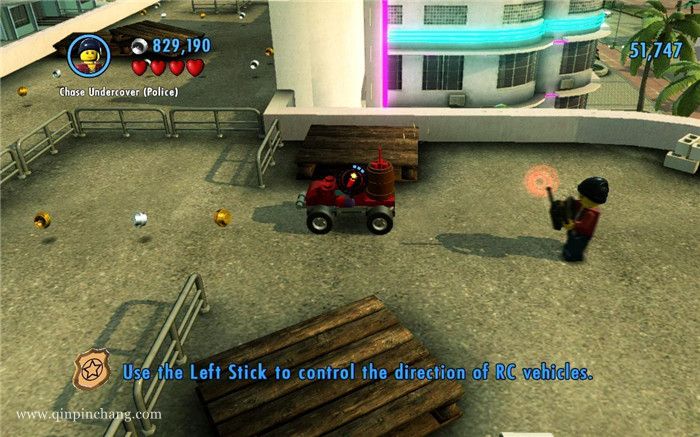Select the Chase Undercover character portrait
Viewport: 700px width, 437px height.
[x=88, y=56]
